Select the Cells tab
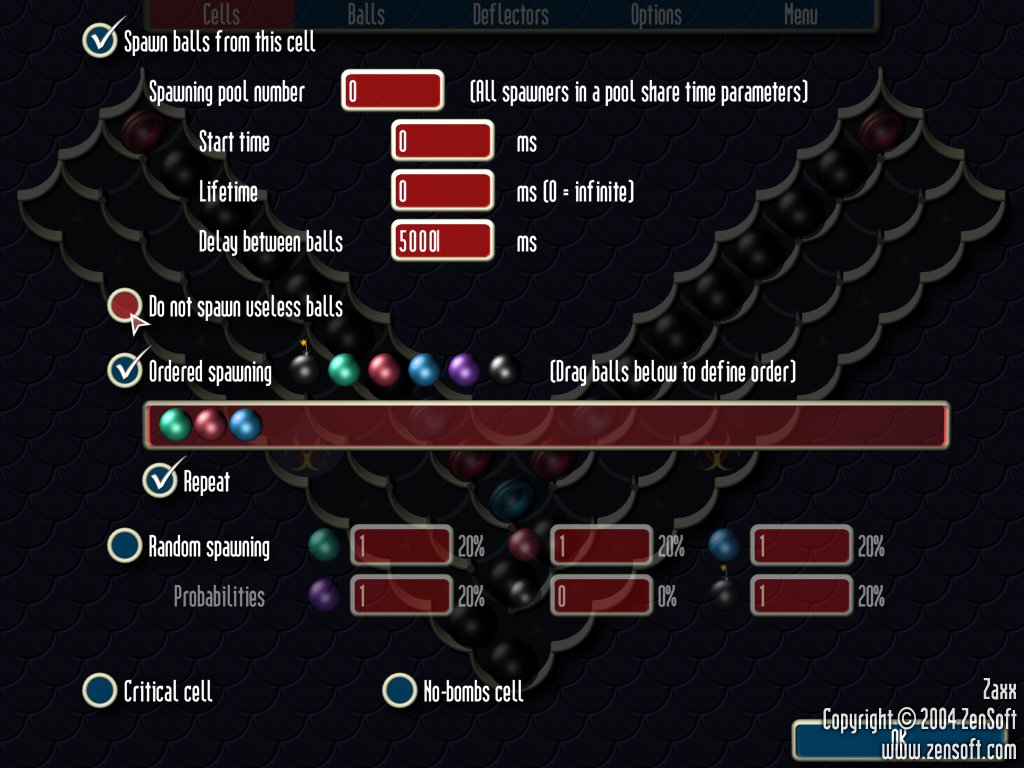 pos(221,15)
